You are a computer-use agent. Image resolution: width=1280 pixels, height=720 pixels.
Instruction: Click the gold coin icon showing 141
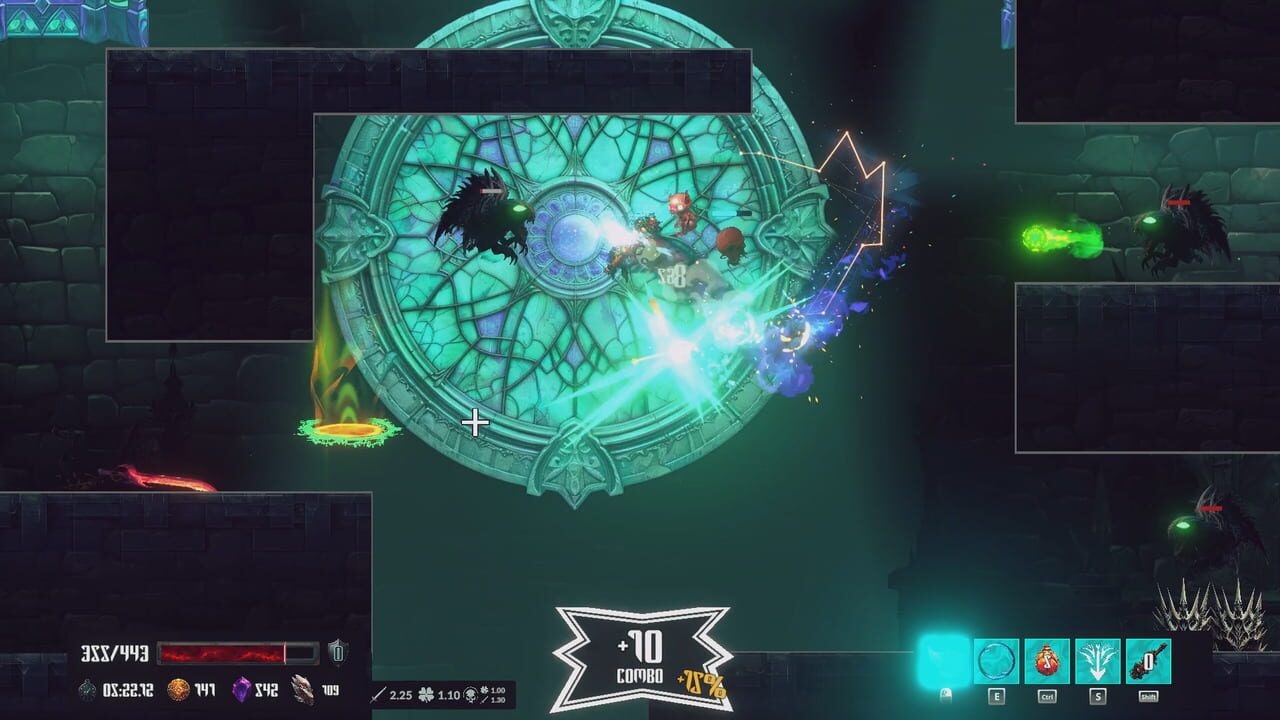click(177, 689)
